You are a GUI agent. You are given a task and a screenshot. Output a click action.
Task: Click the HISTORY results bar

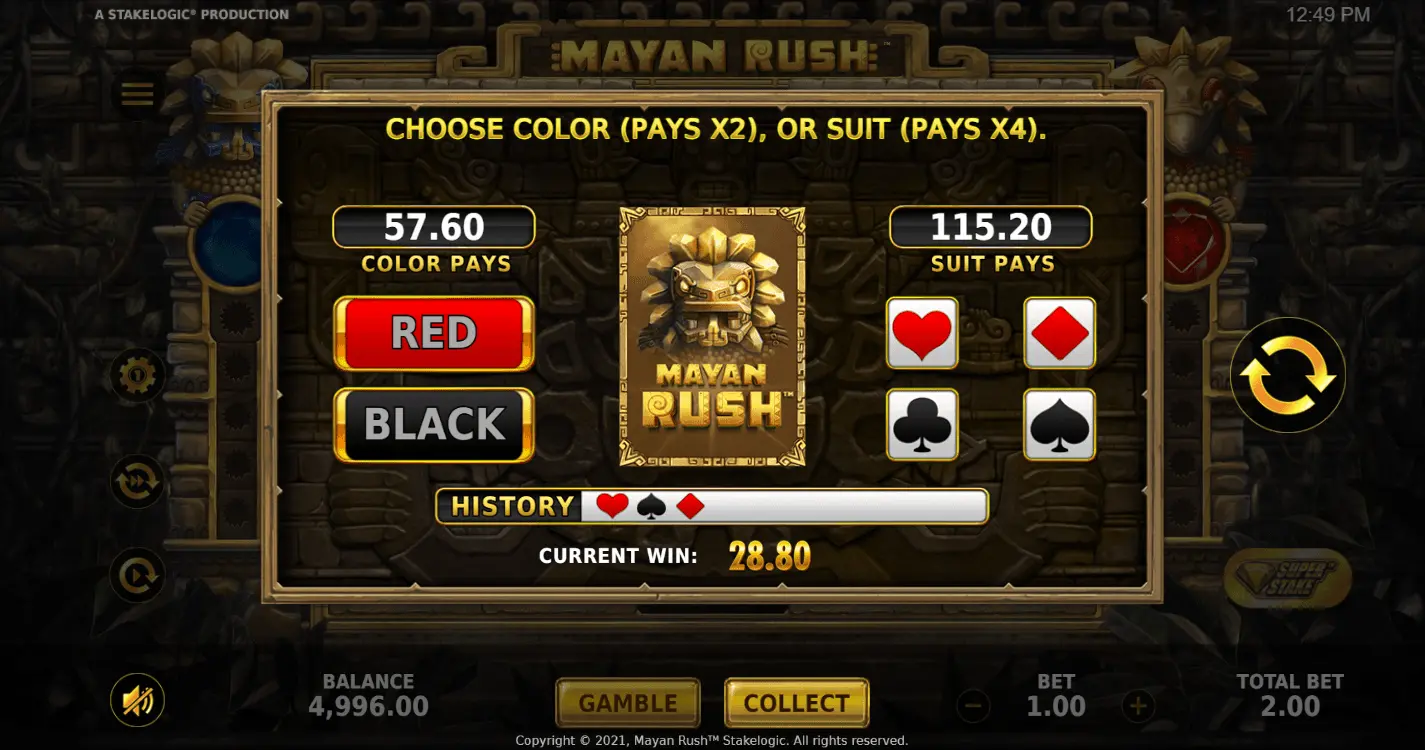click(x=710, y=506)
